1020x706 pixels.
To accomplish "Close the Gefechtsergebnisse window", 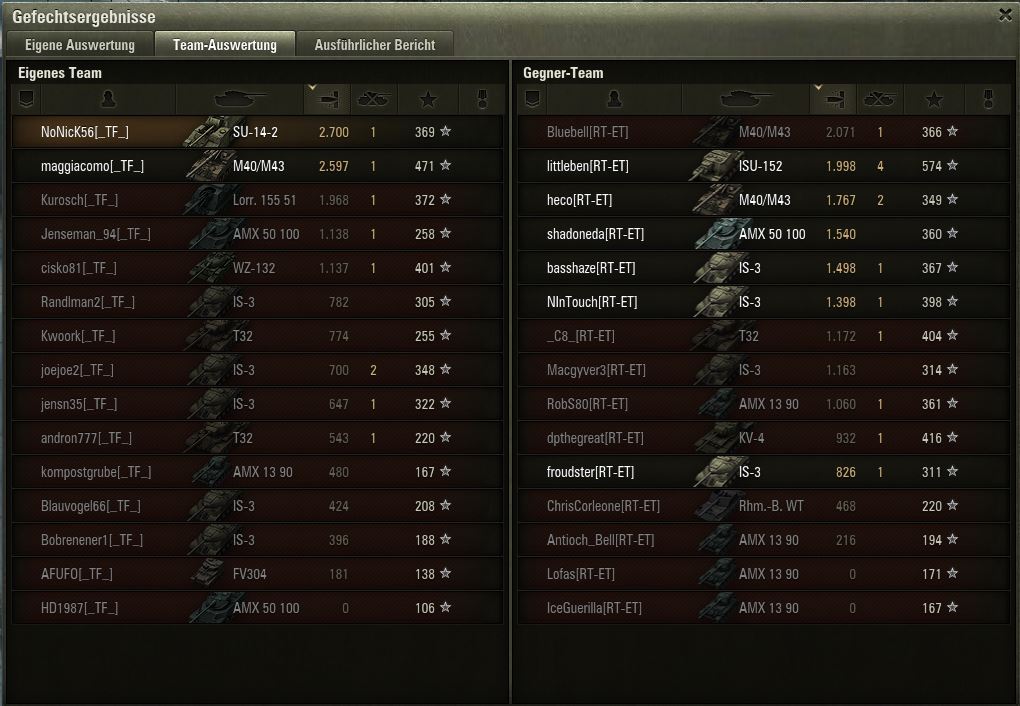I will pyautogui.click(x=1005, y=15).
